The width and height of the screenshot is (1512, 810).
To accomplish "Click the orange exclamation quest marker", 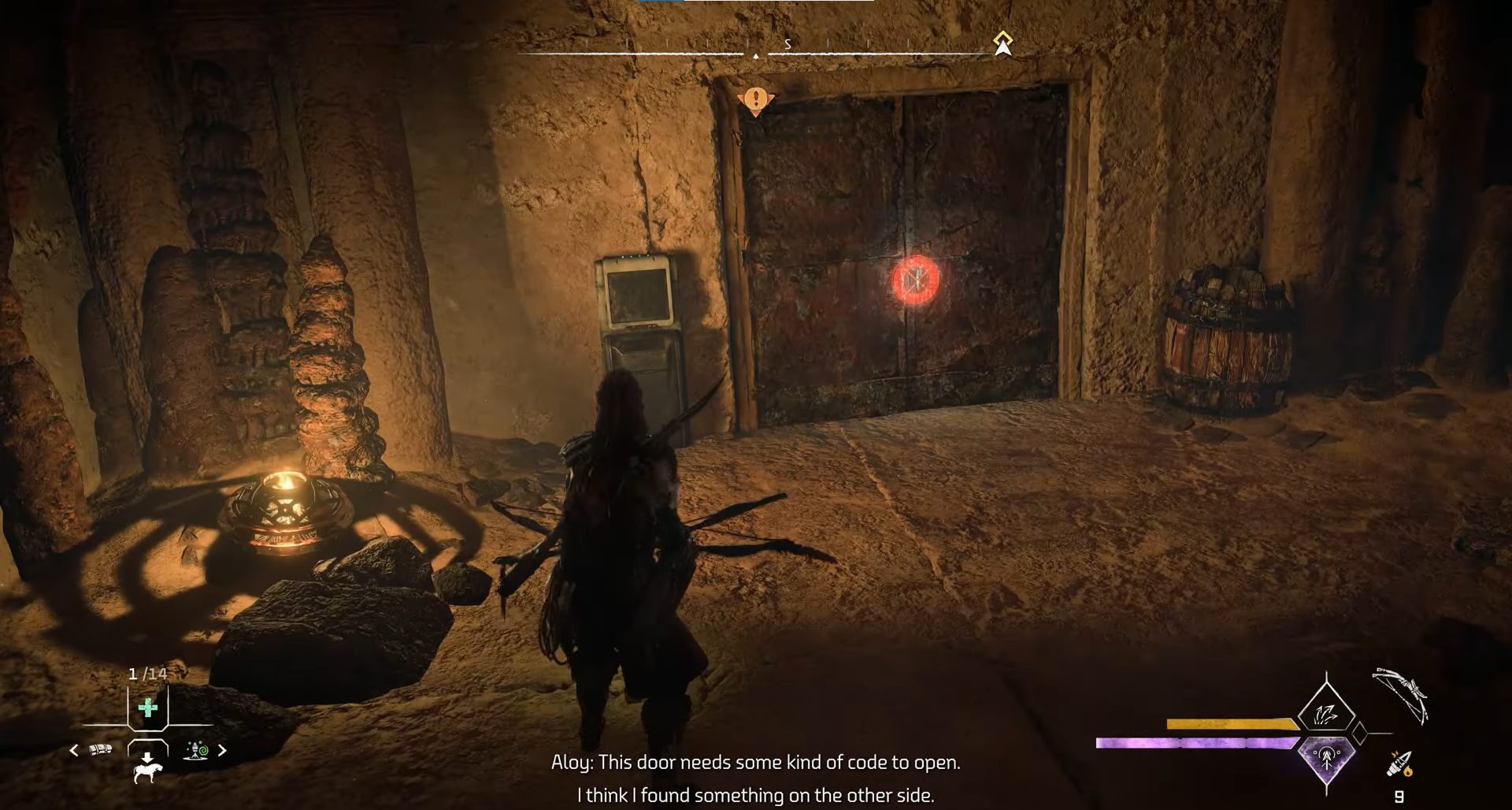I will pyautogui.click(x=756, y=100).
